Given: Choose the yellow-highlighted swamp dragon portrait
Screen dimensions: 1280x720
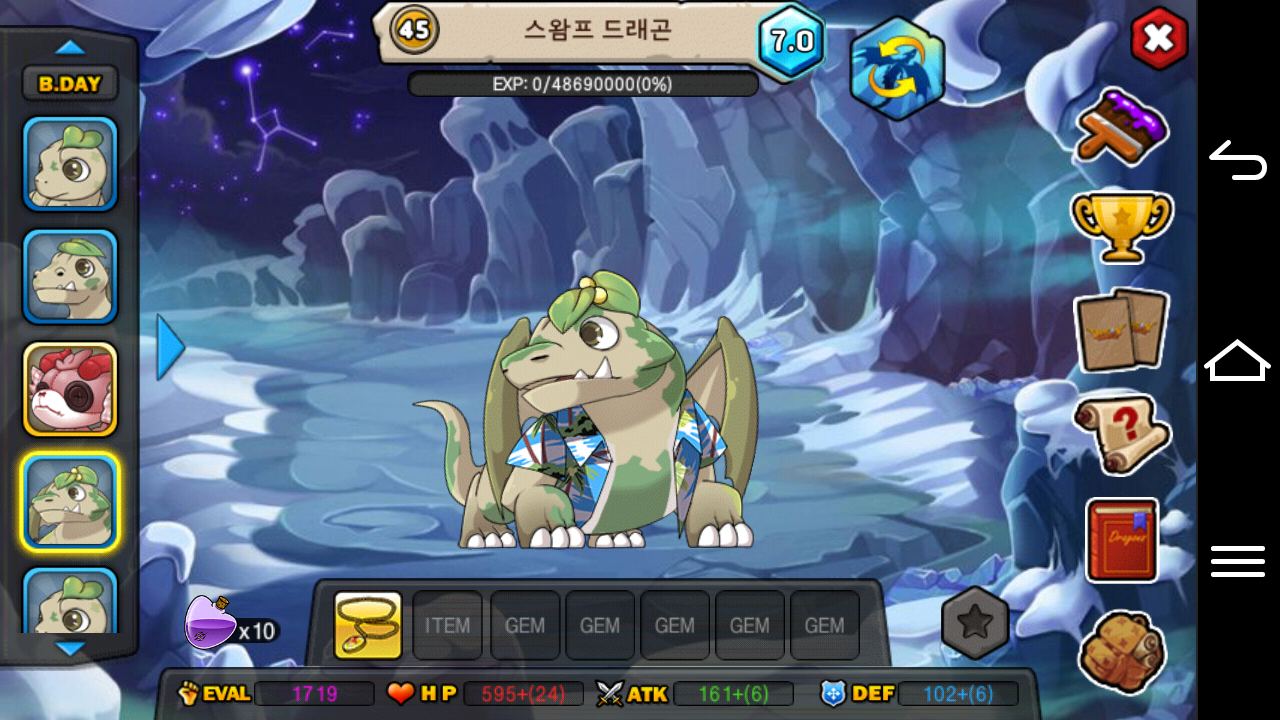Looking at the screenshot, I should tap(70, 502).
